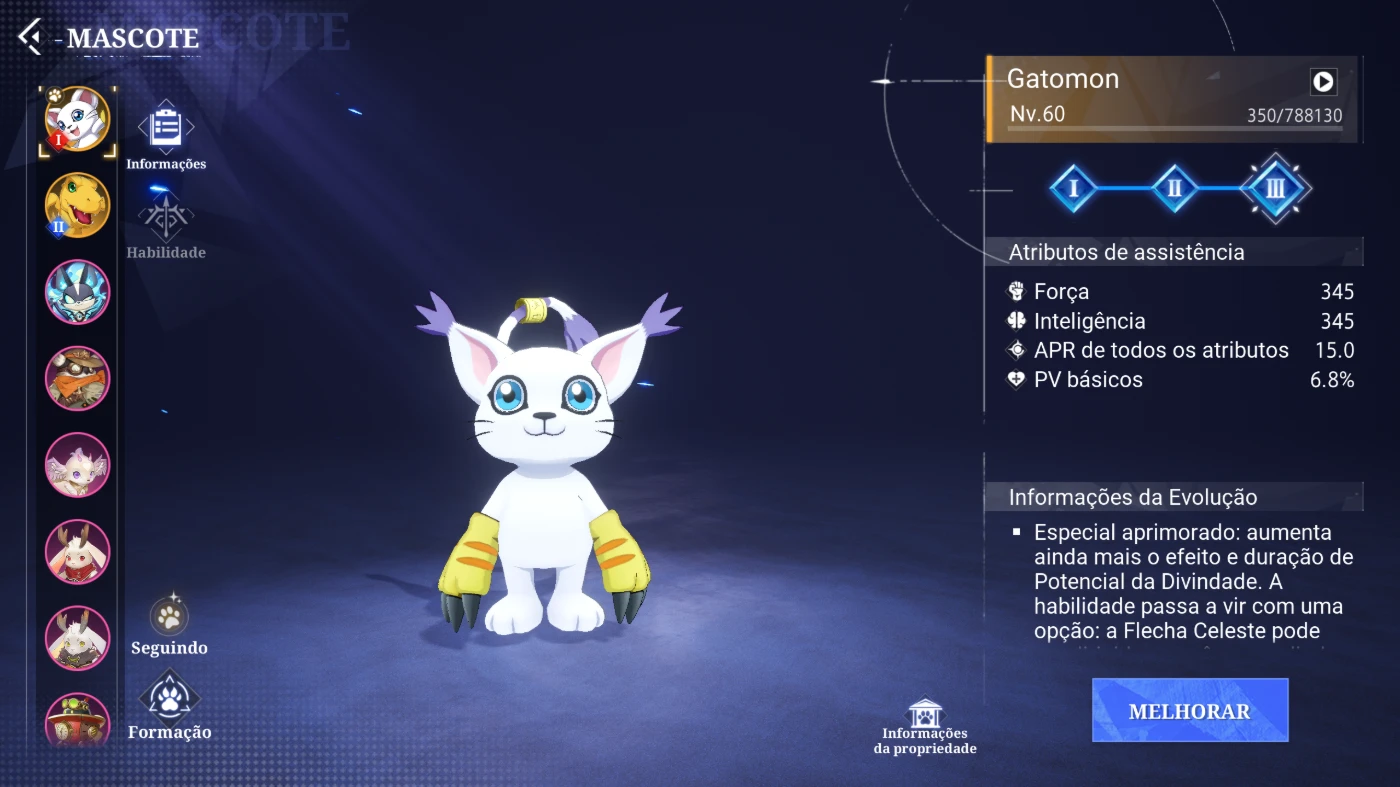Play Gatomon's preview with the arrow button

point(1323,81)
